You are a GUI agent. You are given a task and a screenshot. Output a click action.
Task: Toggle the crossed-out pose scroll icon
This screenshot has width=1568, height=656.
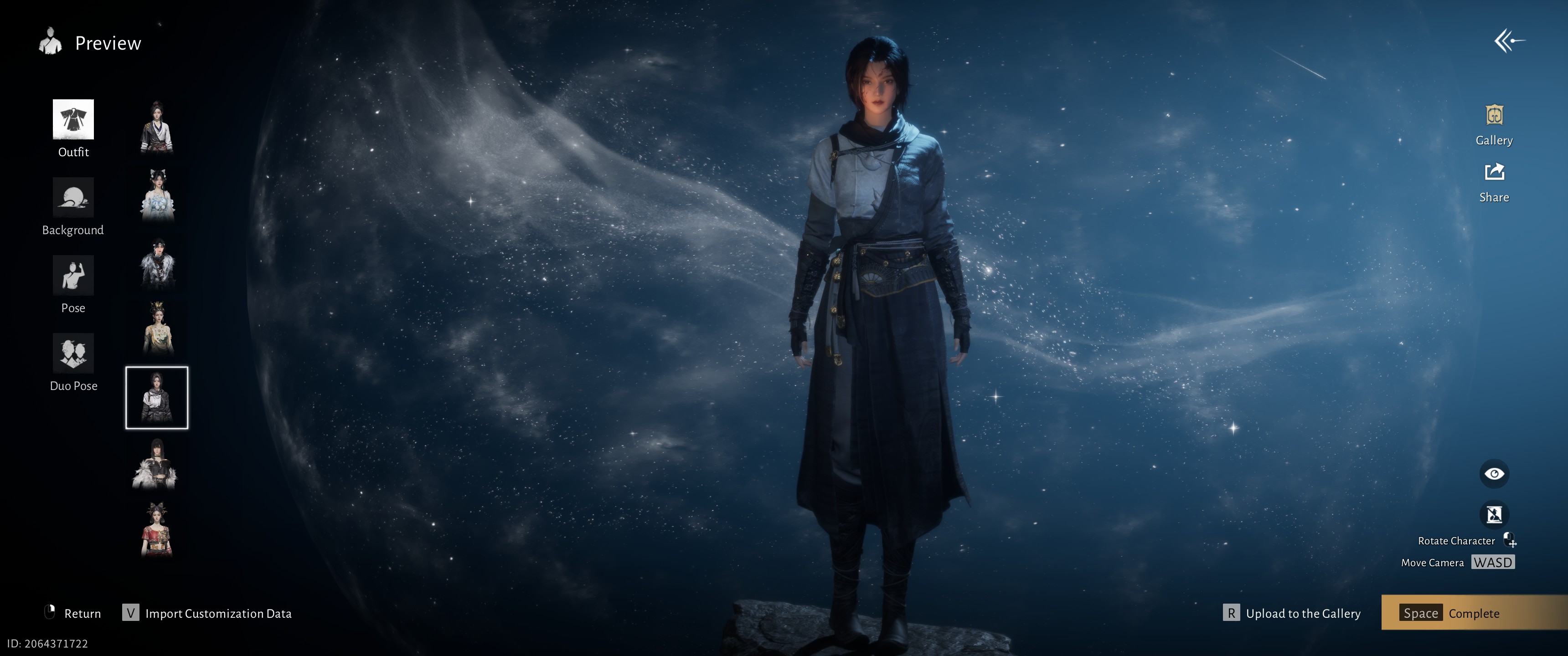coord(1494,515)
